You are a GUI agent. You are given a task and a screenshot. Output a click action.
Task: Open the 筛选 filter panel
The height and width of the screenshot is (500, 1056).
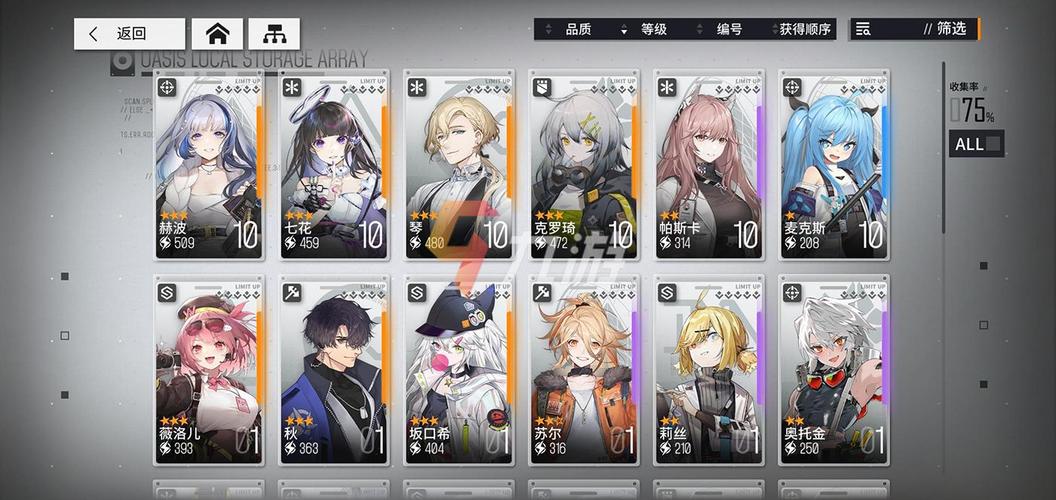pyautogui.click(x=912, y=29)
